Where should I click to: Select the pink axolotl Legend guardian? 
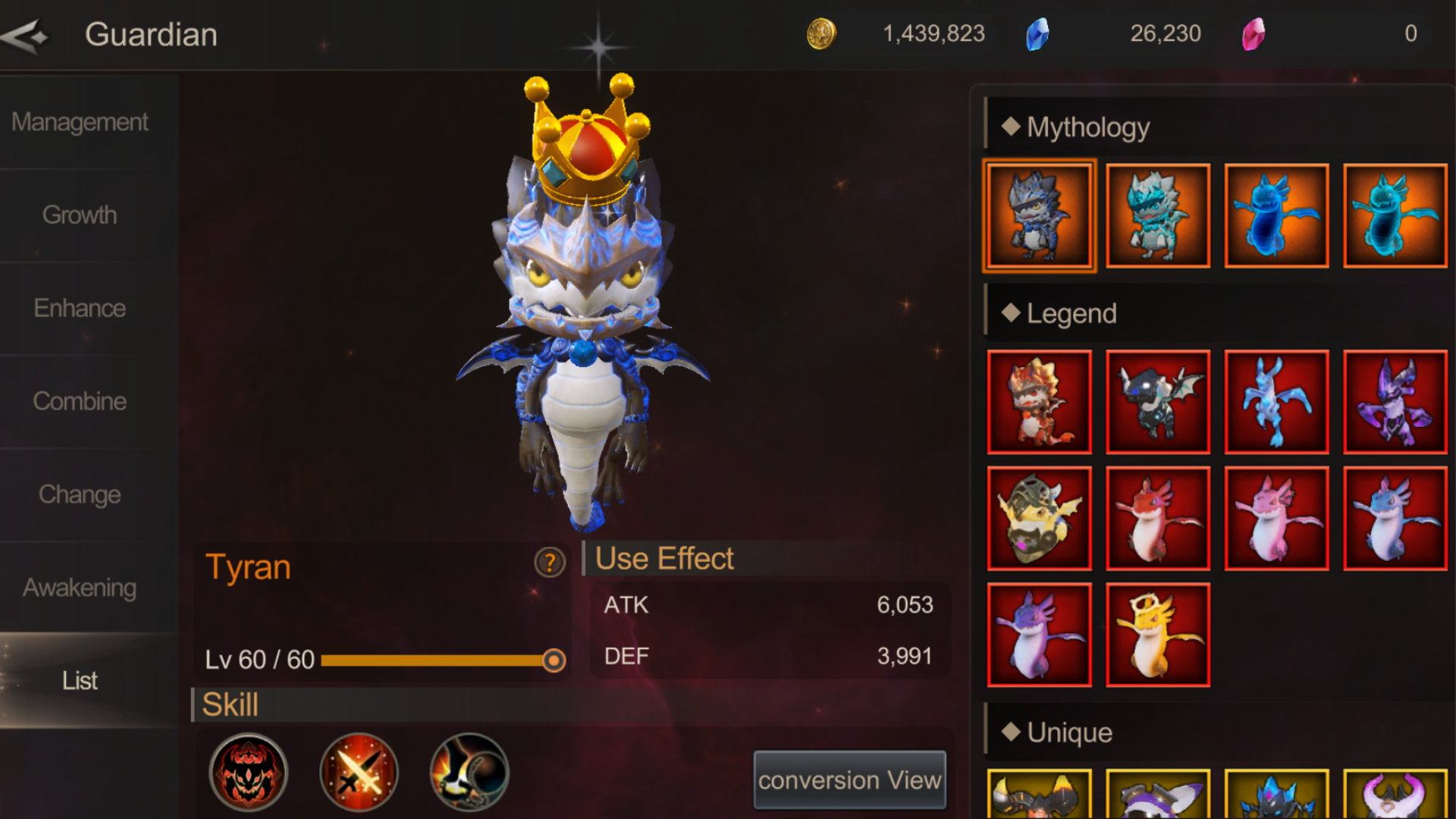point(1276,519)
